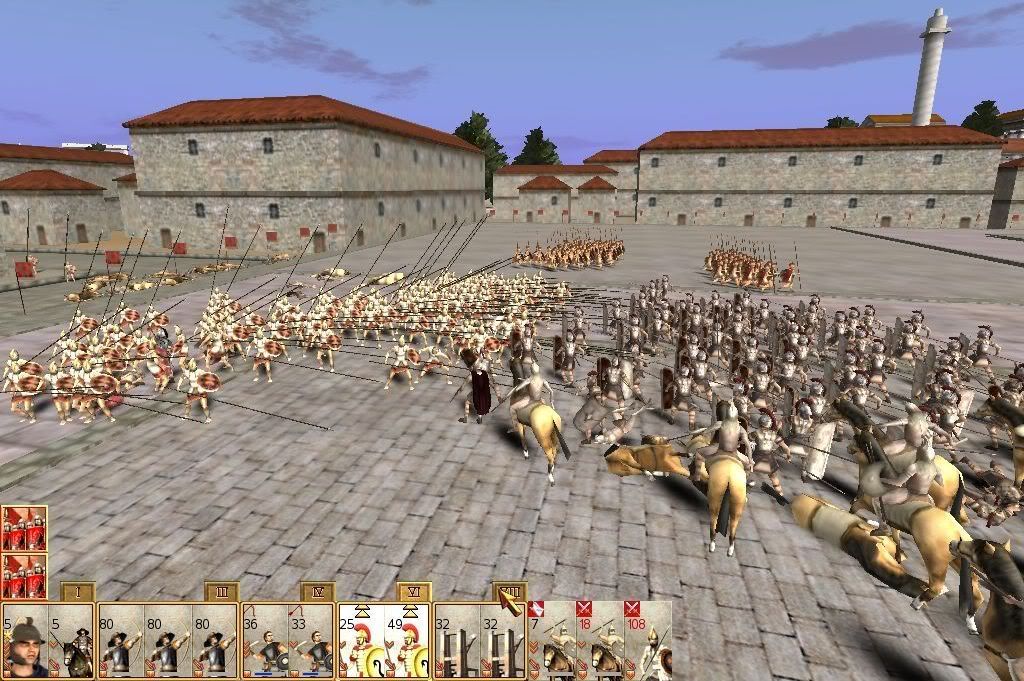The height and width of the screenshot is (681, 1024).
Task: Choose the legionary unit card with 49 men
Action: tap(408, 640)
